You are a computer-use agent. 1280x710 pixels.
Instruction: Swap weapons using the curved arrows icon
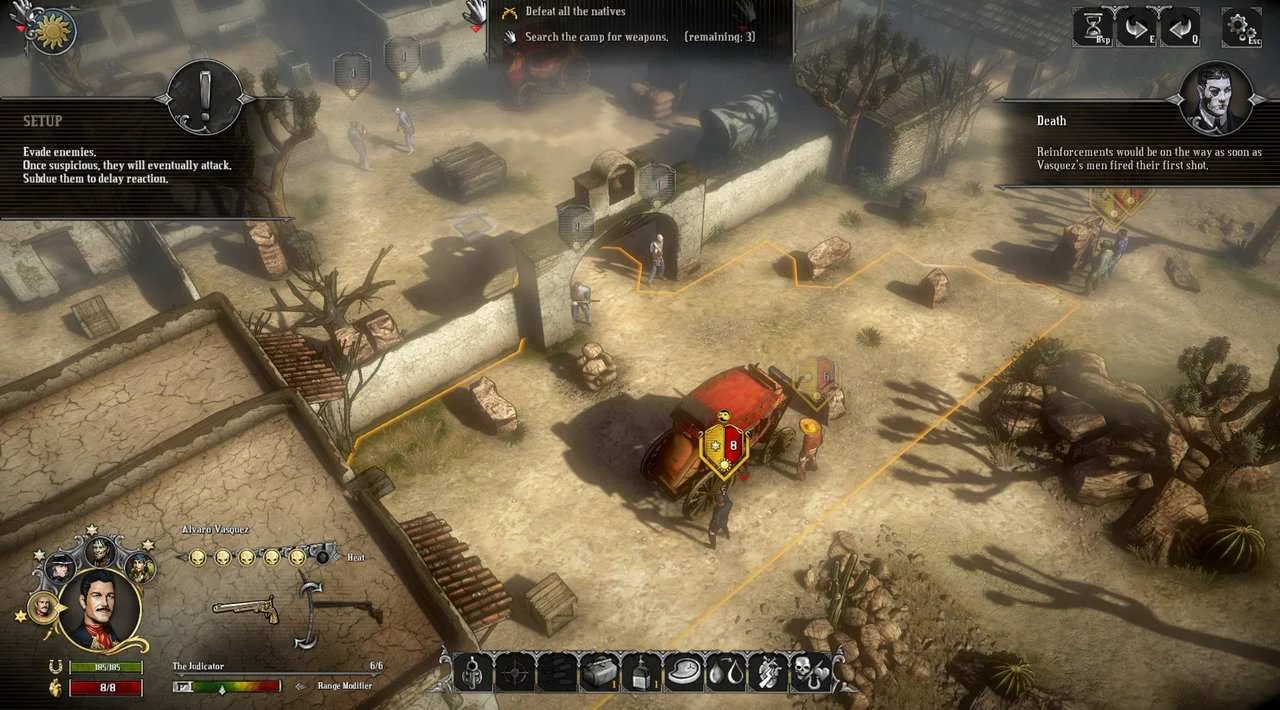pos(310,610)
